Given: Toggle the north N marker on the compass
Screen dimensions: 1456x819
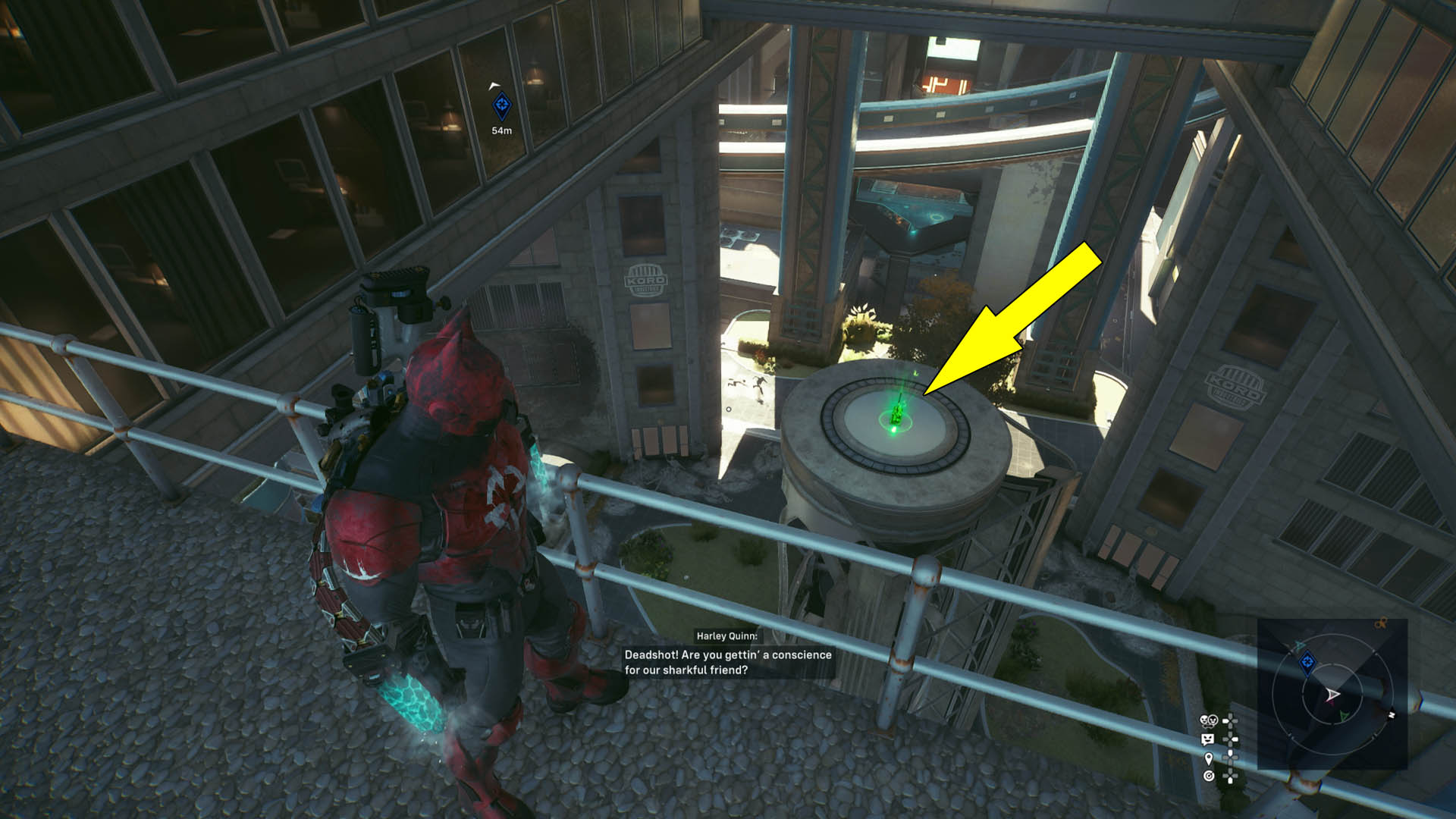Looking at the screenshot, I should [x=1392, y=714].
